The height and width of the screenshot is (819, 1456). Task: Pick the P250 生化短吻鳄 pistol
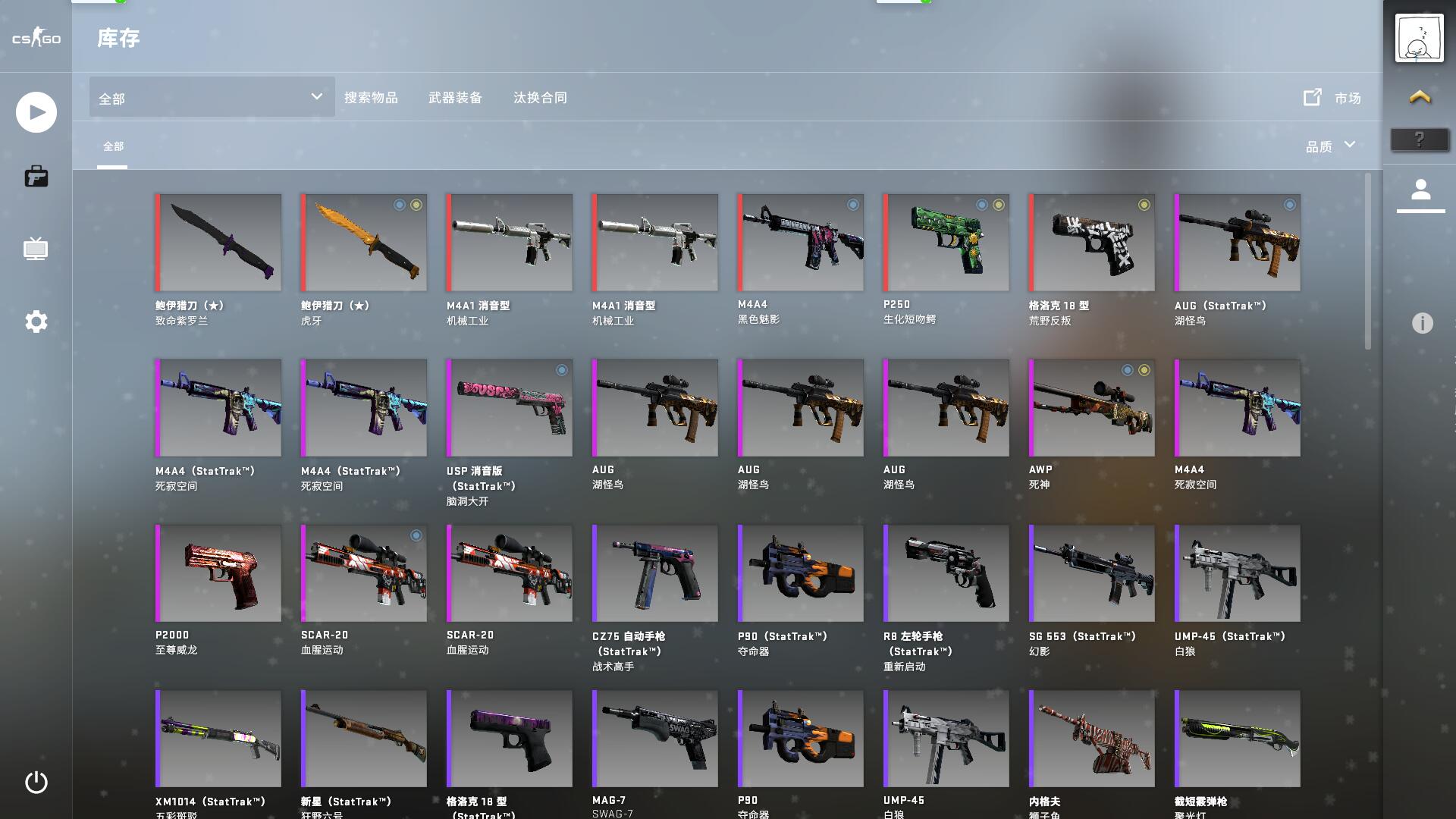tap(946, 243)
